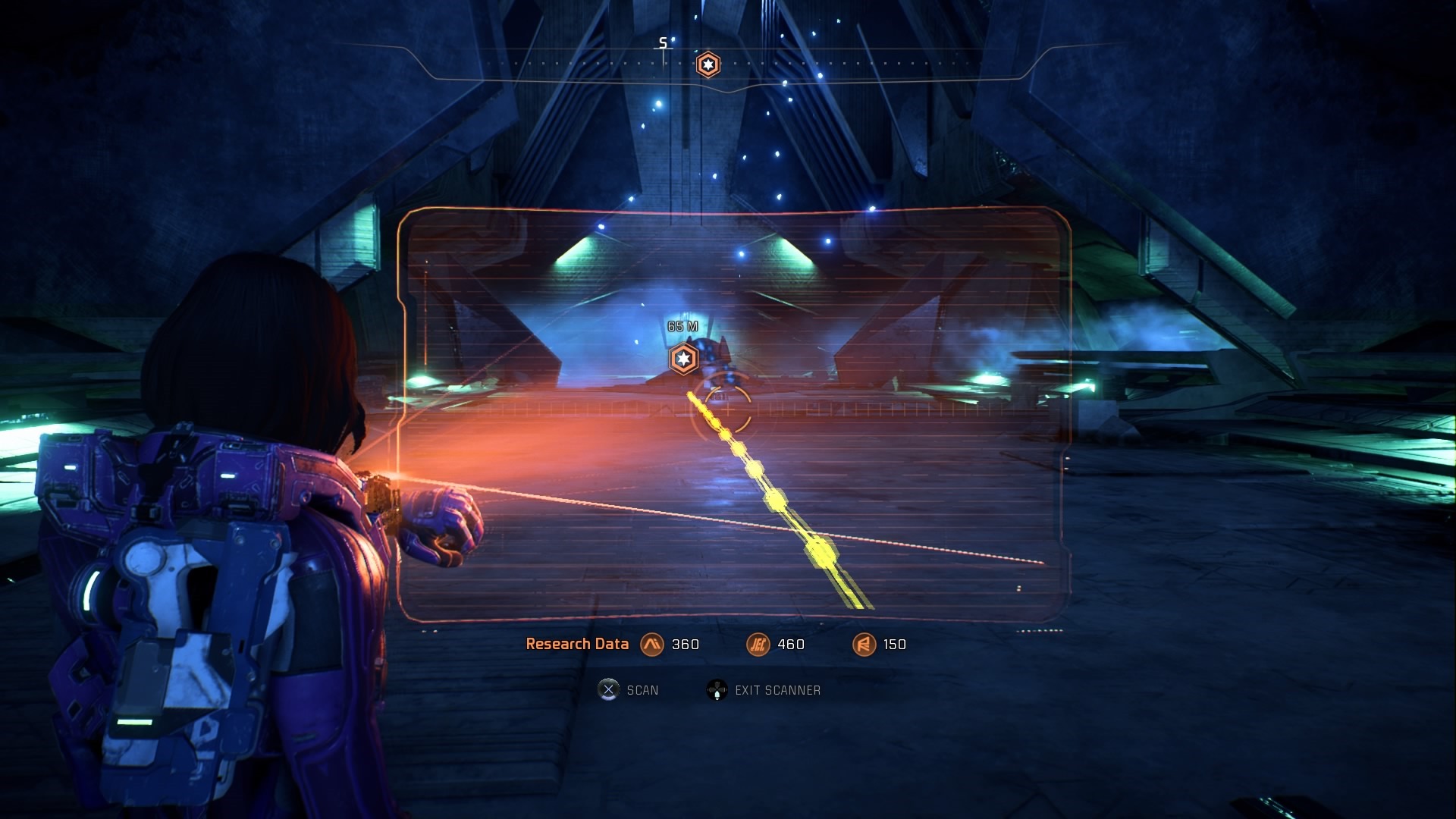Screen dimensions: 1456x819
Task: Select the objective marker on the compass bar
Action: [708, 64]
